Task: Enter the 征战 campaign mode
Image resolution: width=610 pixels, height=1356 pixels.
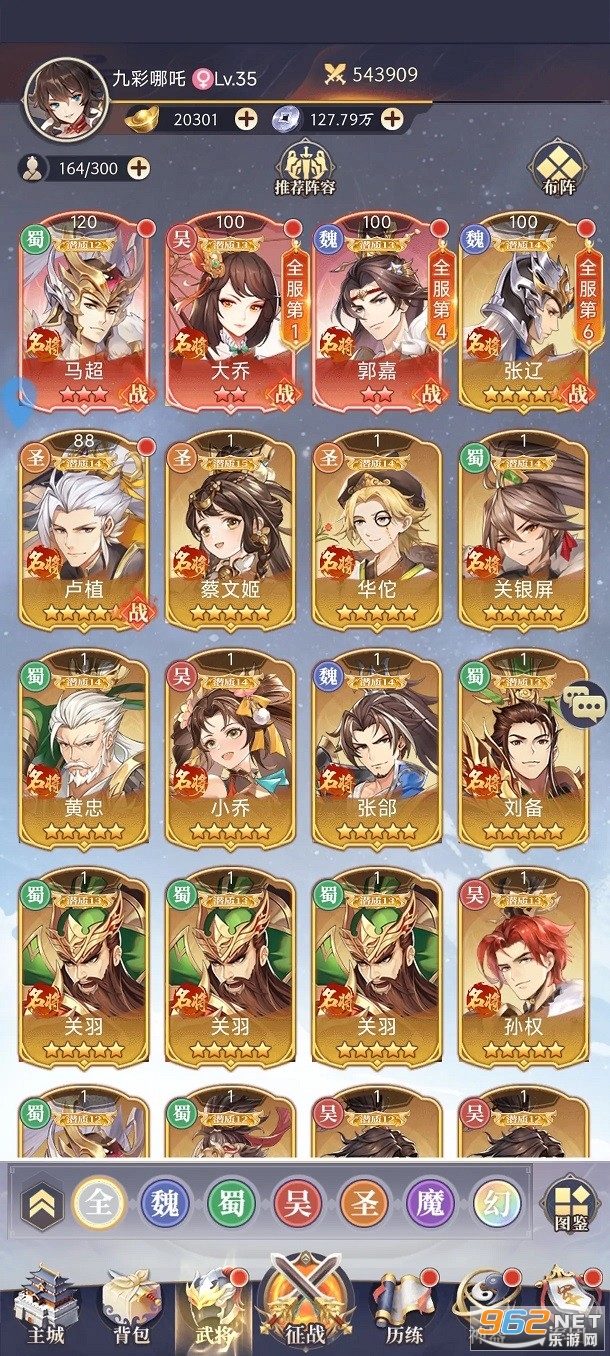Action: point(305,1300)
